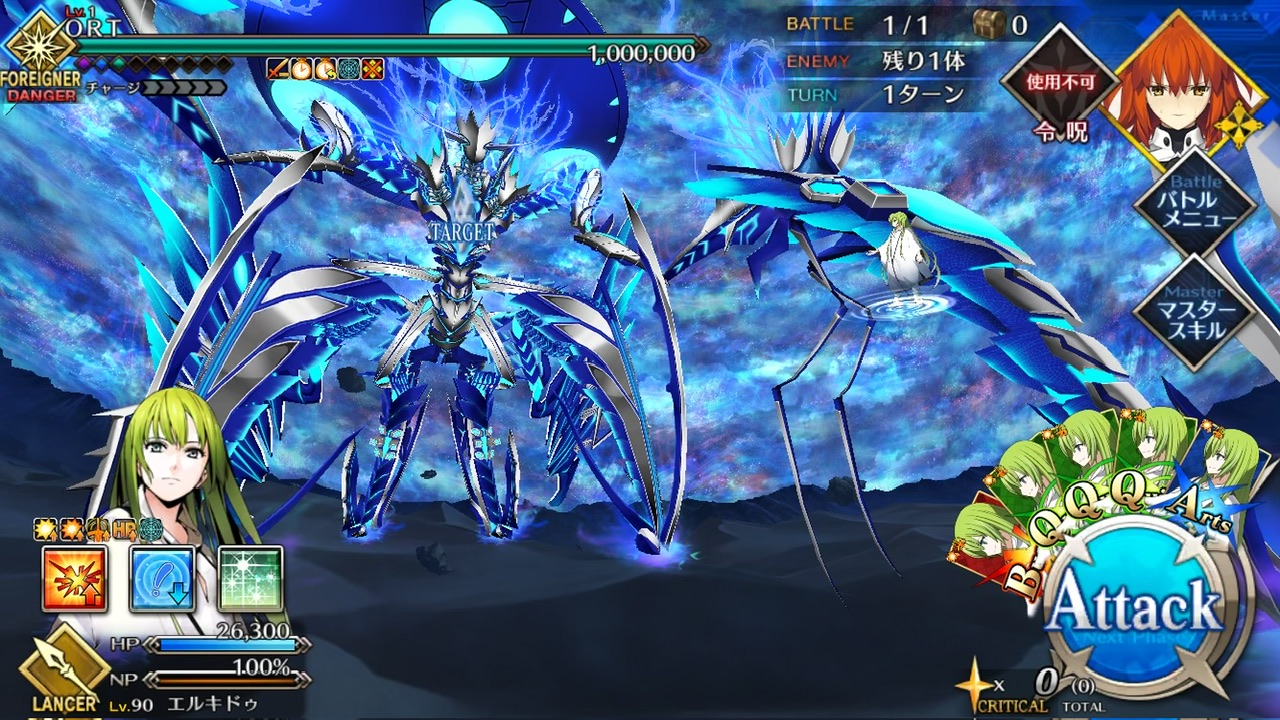This screenshot has width=1280, height=720.
Task: Open Master Skill (マスタースキル) panel
Action: (x=1194, y=312)
